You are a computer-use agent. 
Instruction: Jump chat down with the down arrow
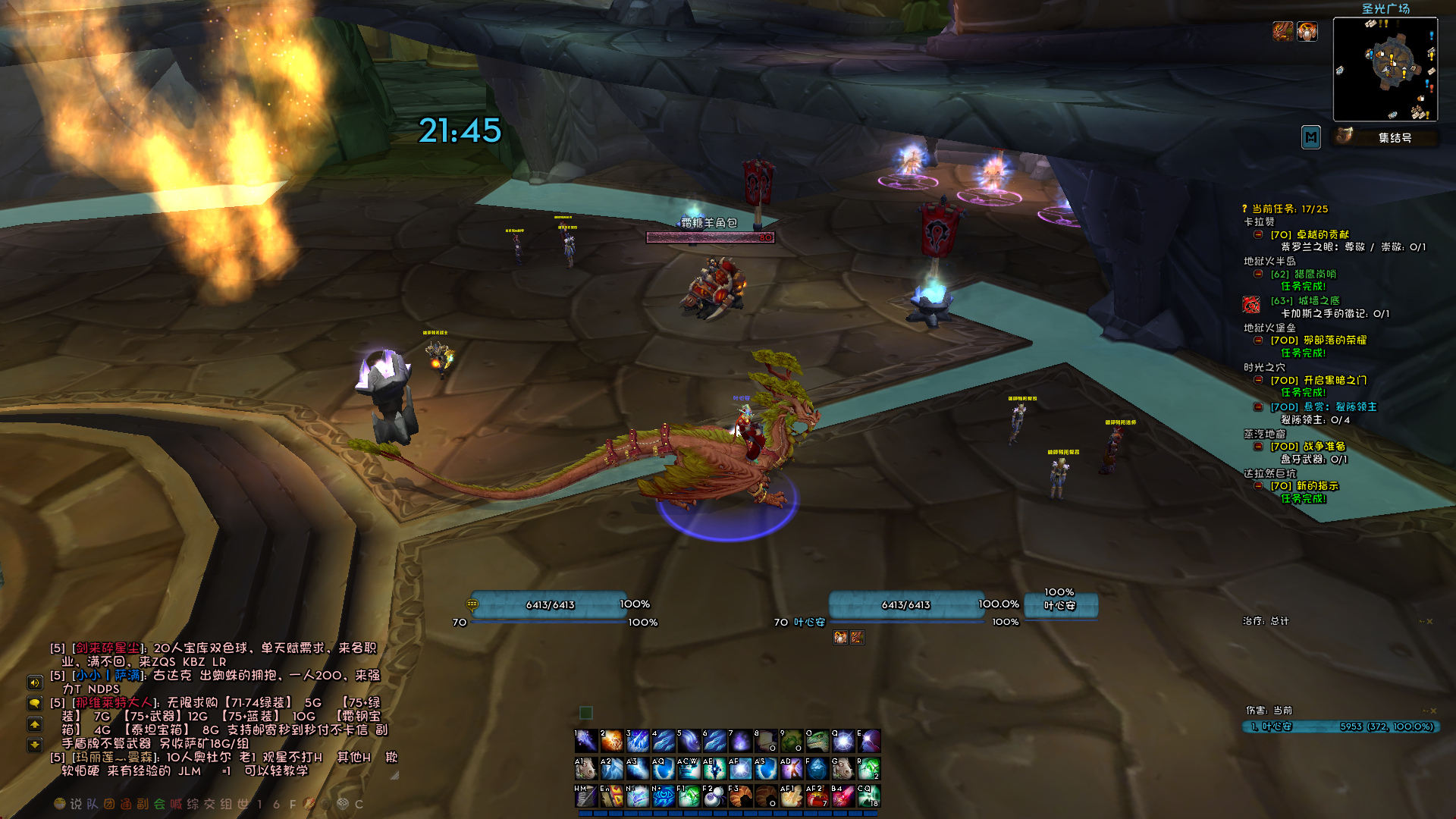tap(35, 745)
